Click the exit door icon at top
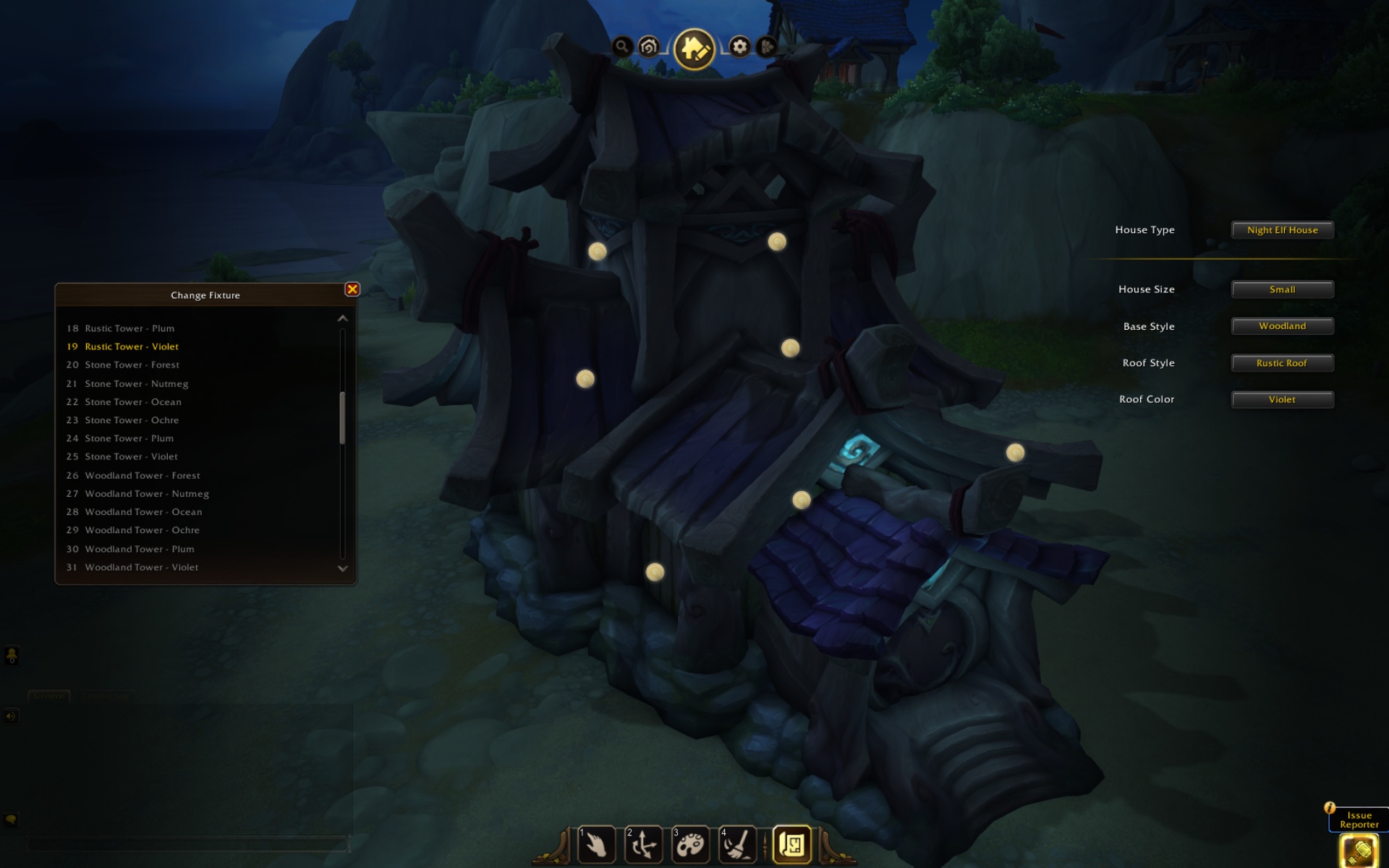The width and height of the screenshot is (1389, 868). coord(767,47)
